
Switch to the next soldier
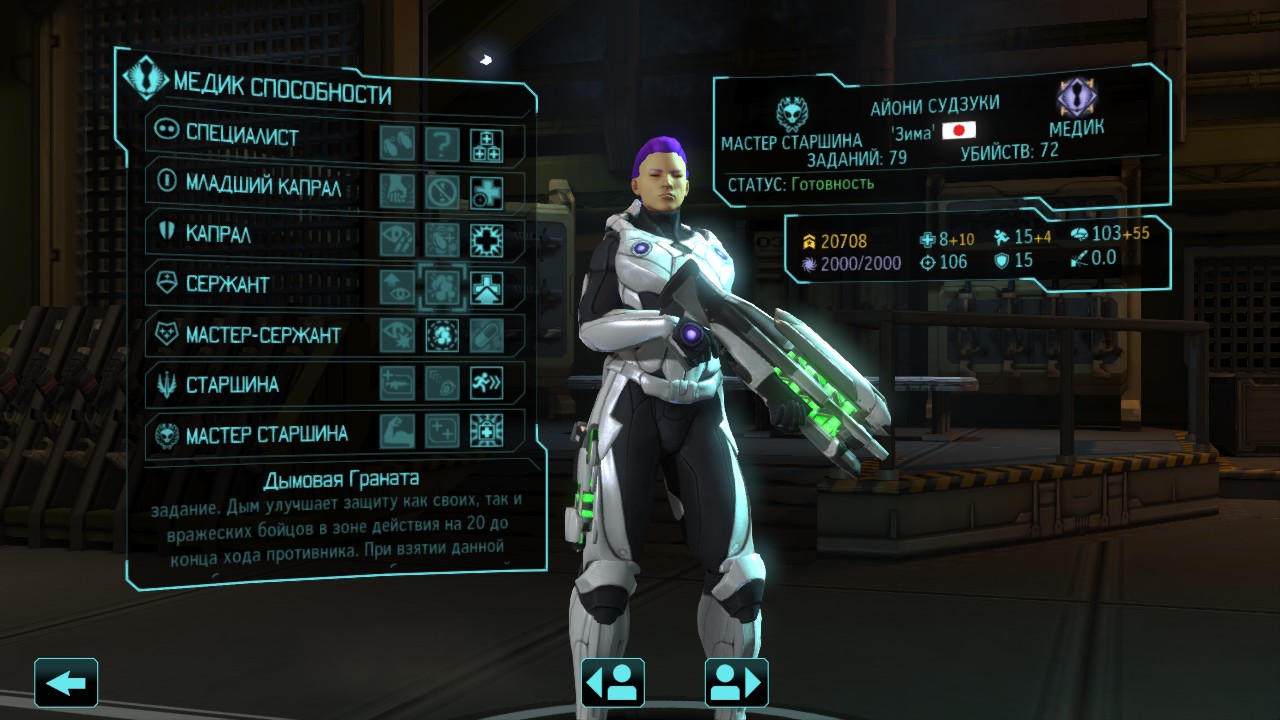[x=736, y=683]
